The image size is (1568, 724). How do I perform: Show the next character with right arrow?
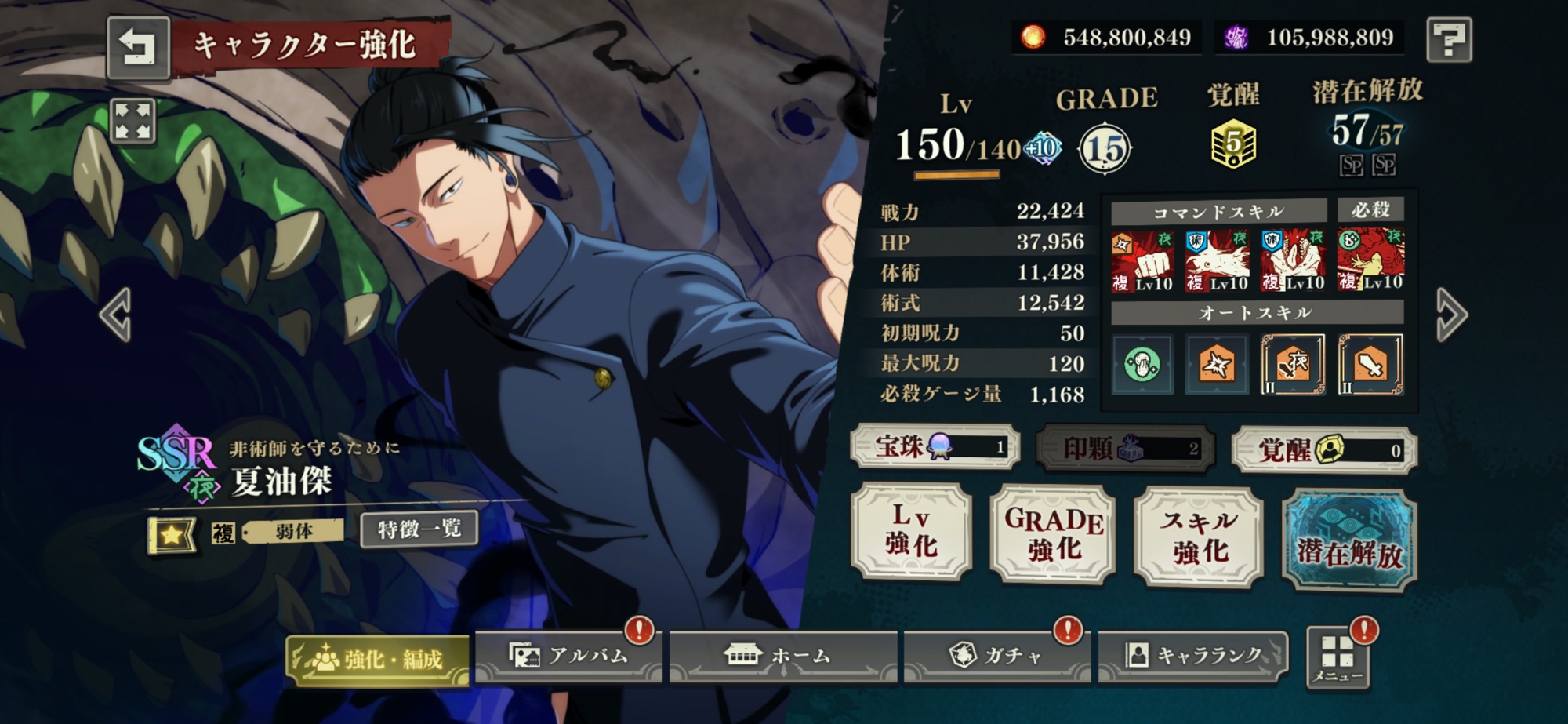(1451, 315)
